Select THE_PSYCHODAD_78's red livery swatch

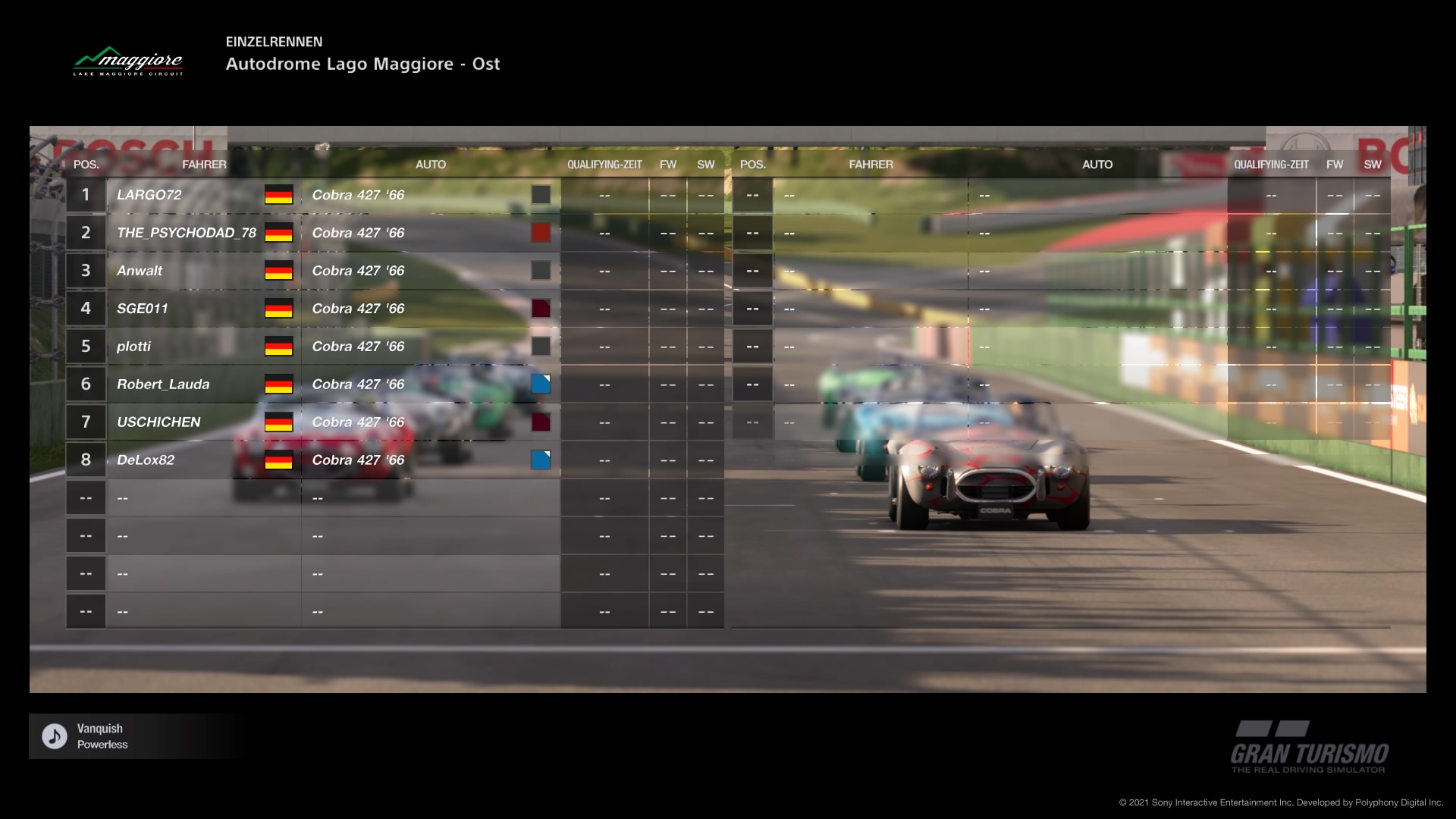541,233
